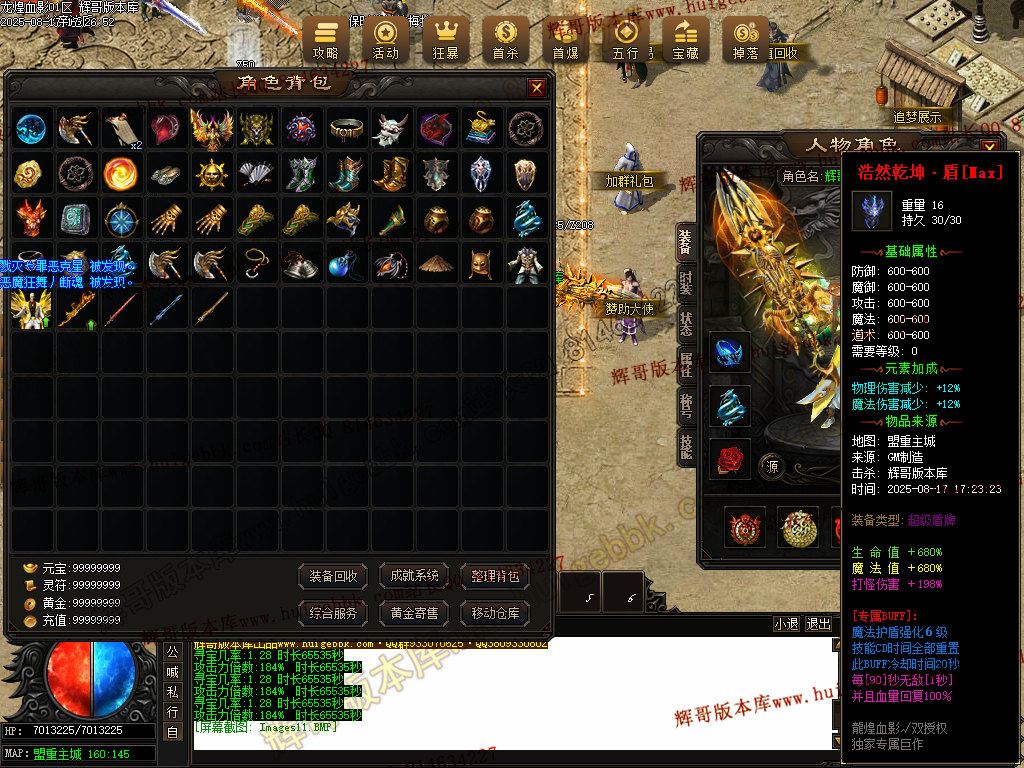Viewport: 1024px width, 768px height.
Task: Open 黄金寄售 gold consignment
Action: (x=414, y=613)
